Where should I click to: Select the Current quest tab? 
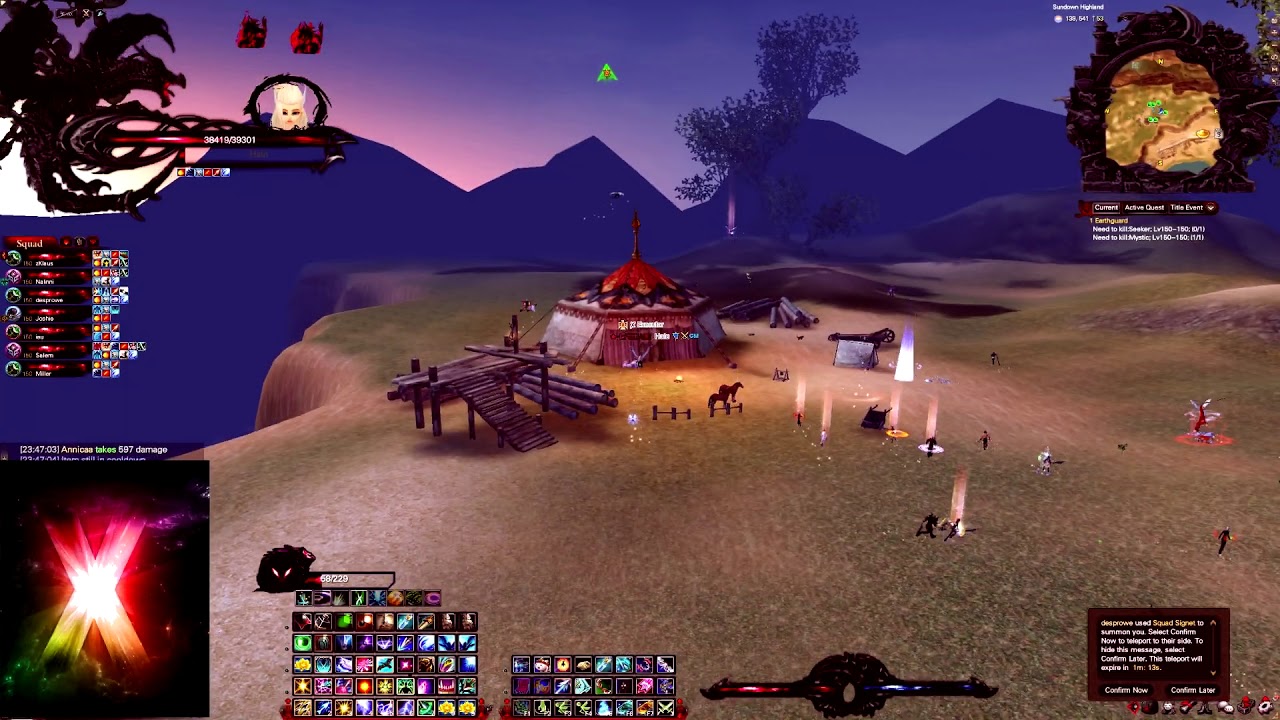[x=1105, y=208]
